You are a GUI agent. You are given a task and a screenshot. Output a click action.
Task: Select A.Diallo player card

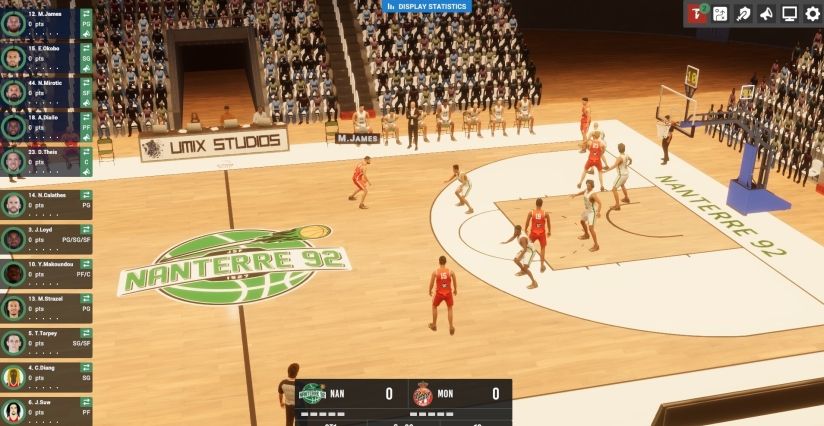(x=40, y=126)
